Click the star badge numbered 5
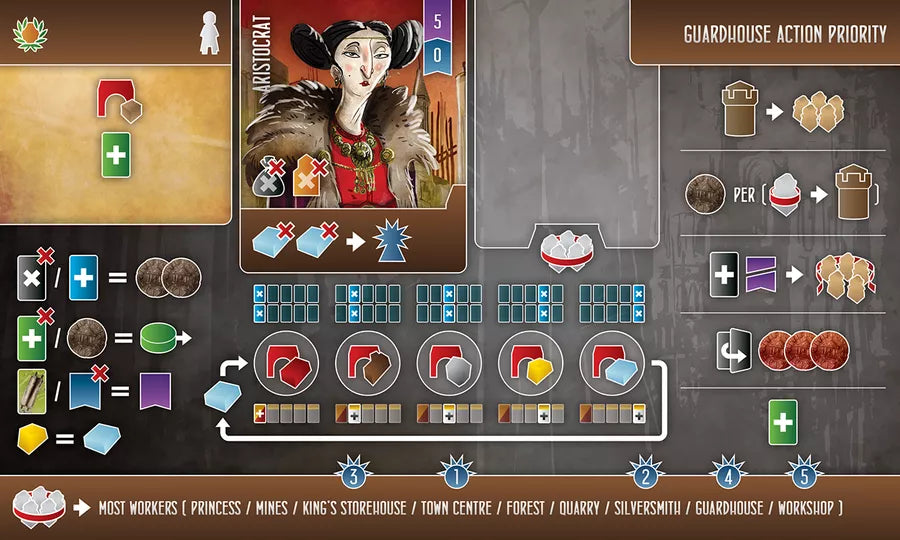 tap(805, 471)
